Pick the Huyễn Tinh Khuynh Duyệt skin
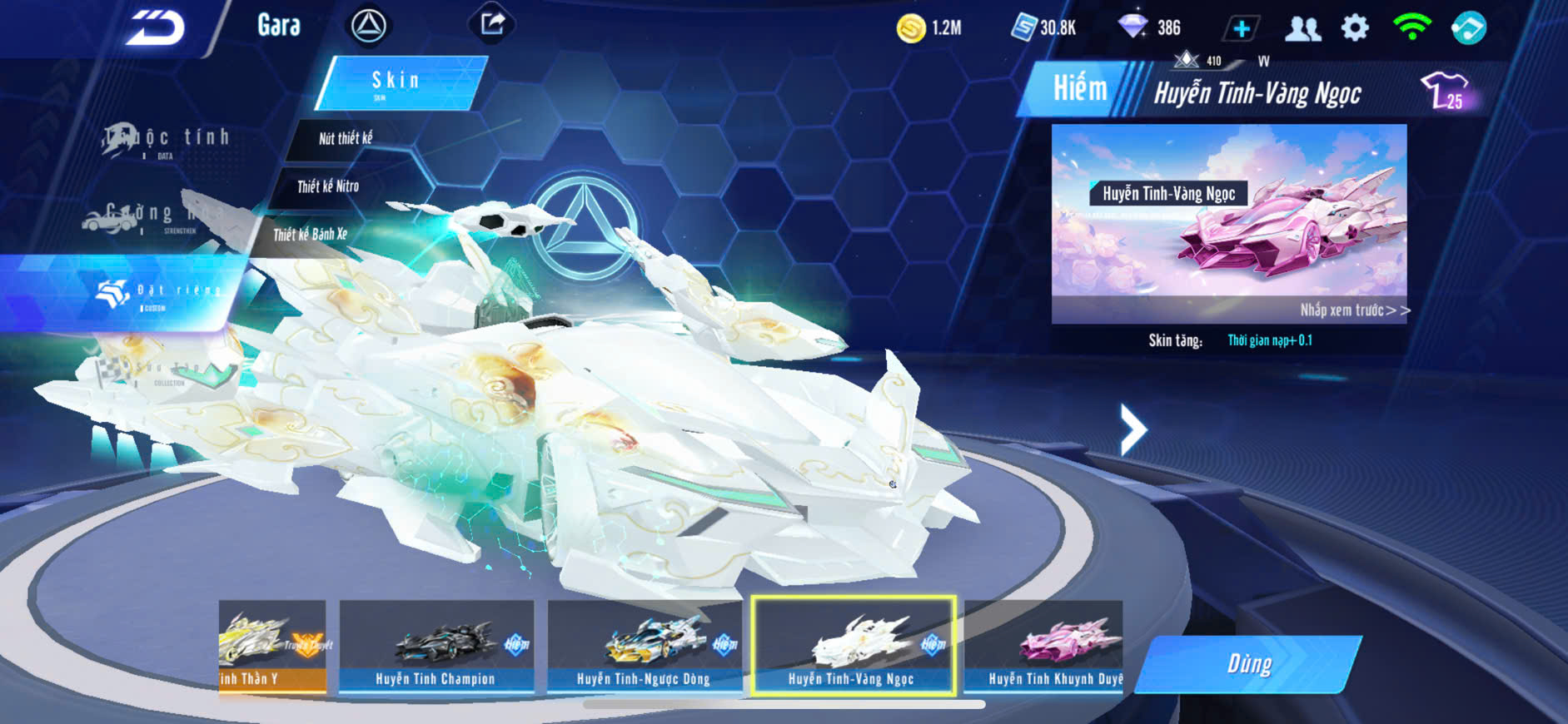 pos(1044,647)
